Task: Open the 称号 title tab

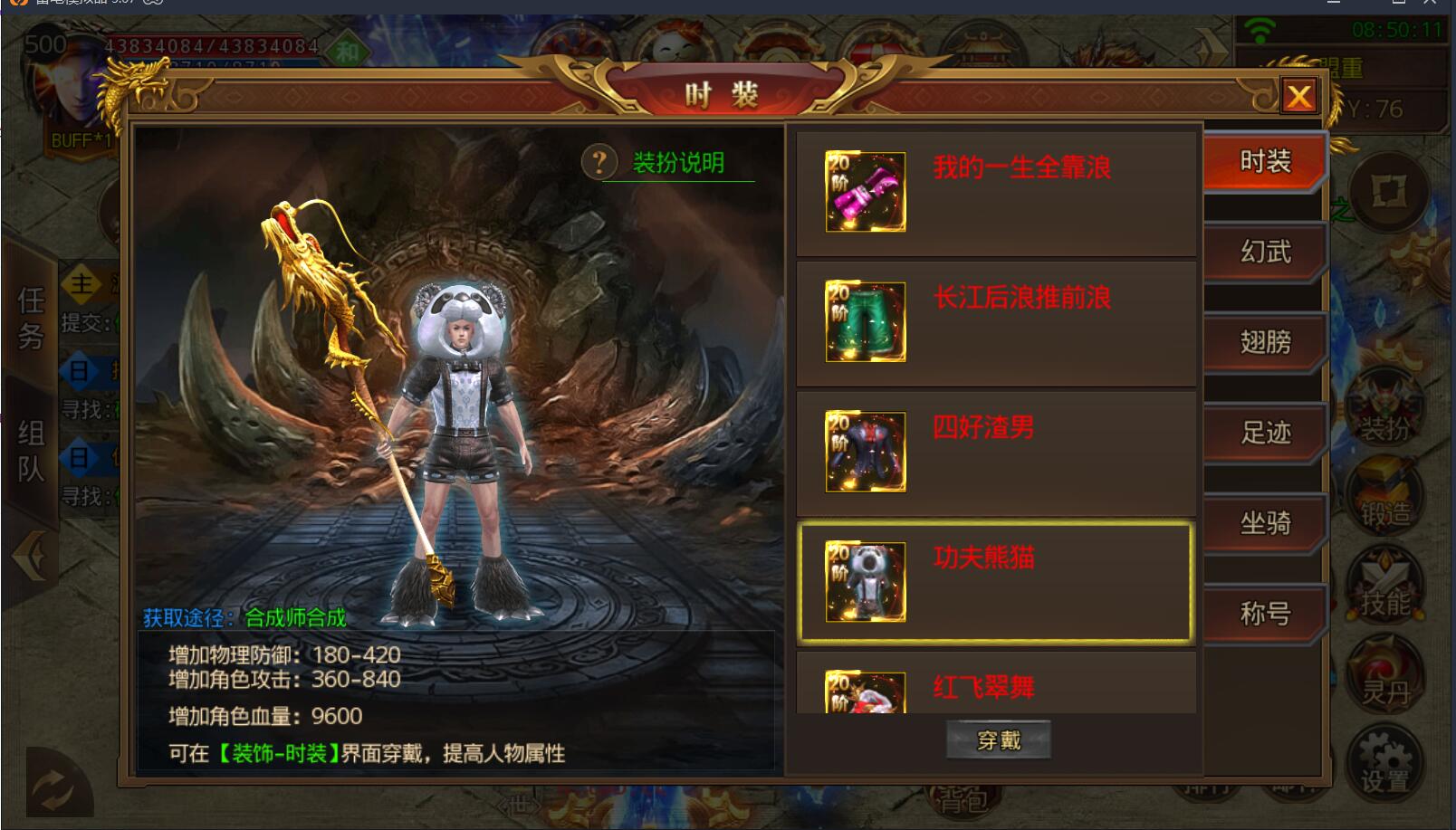Action: click(x=1264, y=614)
